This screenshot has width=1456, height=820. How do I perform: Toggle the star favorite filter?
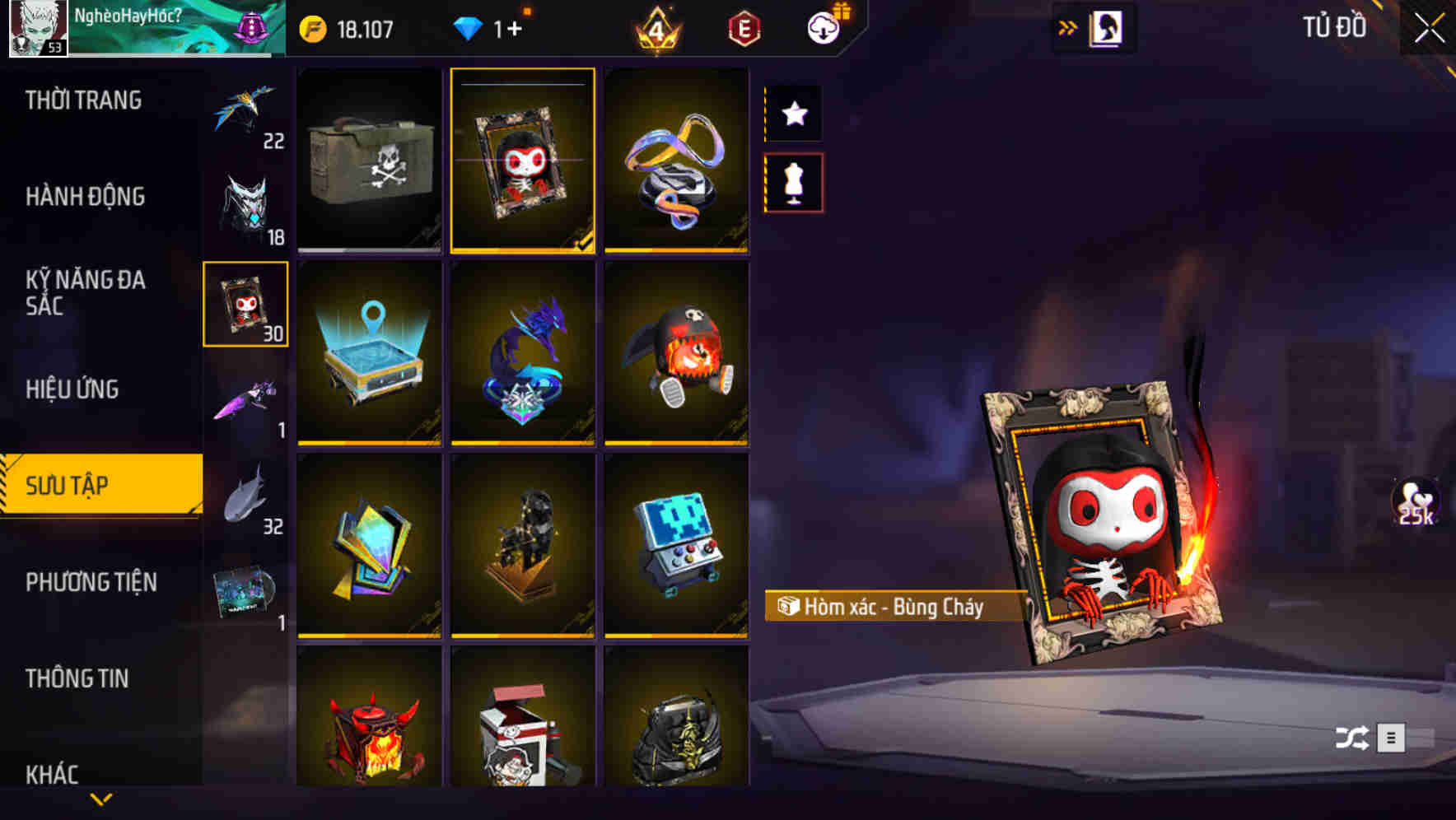click(793, 114)
